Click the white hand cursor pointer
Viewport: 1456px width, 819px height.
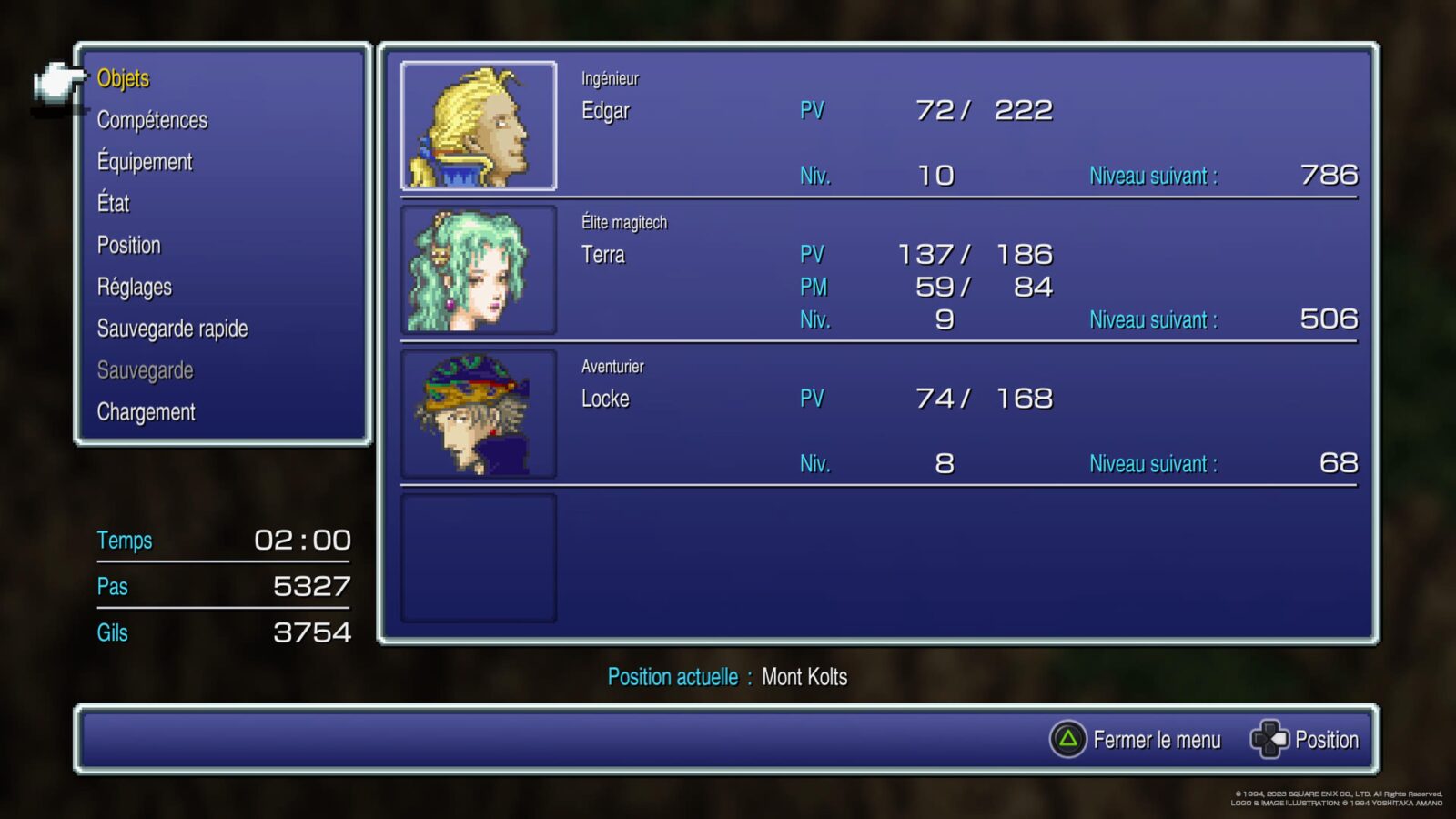pyautogui.click(x=55, y=82)
